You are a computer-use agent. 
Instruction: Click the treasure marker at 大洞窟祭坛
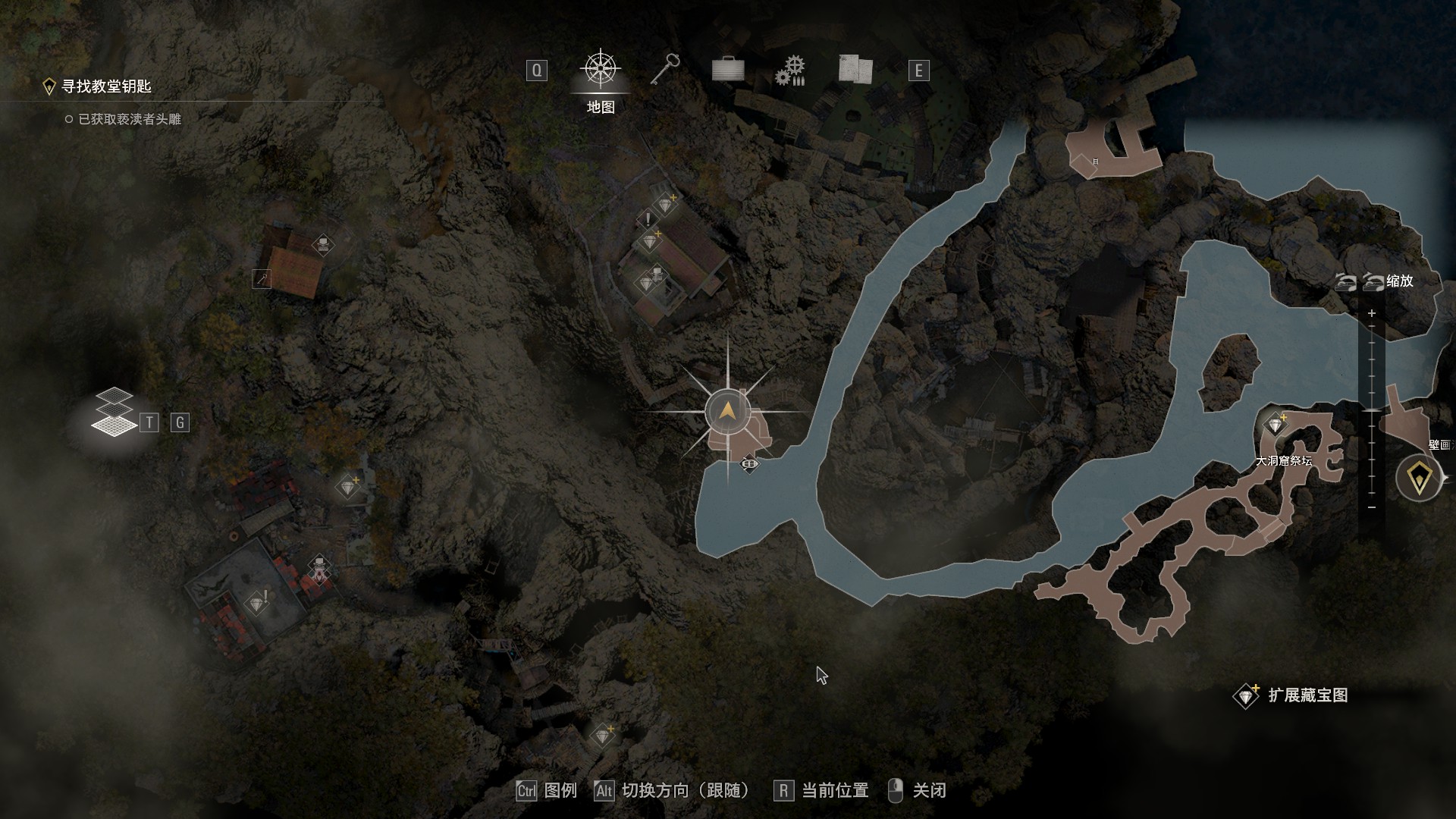[1276, 425]
